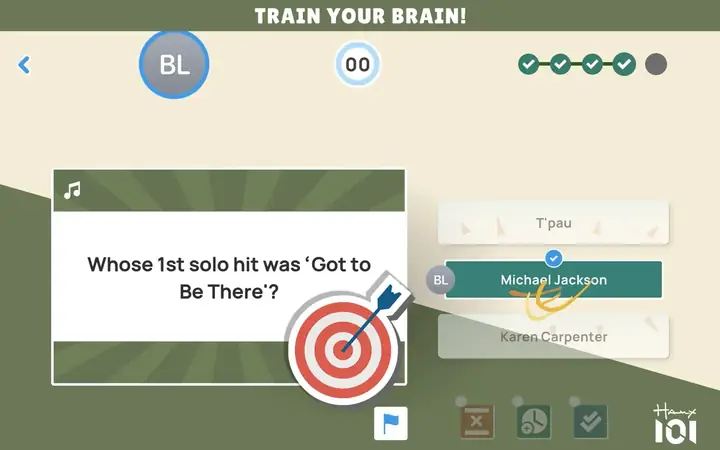Use the double-checkmark power-up
This screenshot has width=720, height=450.
click(x=591, y=422)
